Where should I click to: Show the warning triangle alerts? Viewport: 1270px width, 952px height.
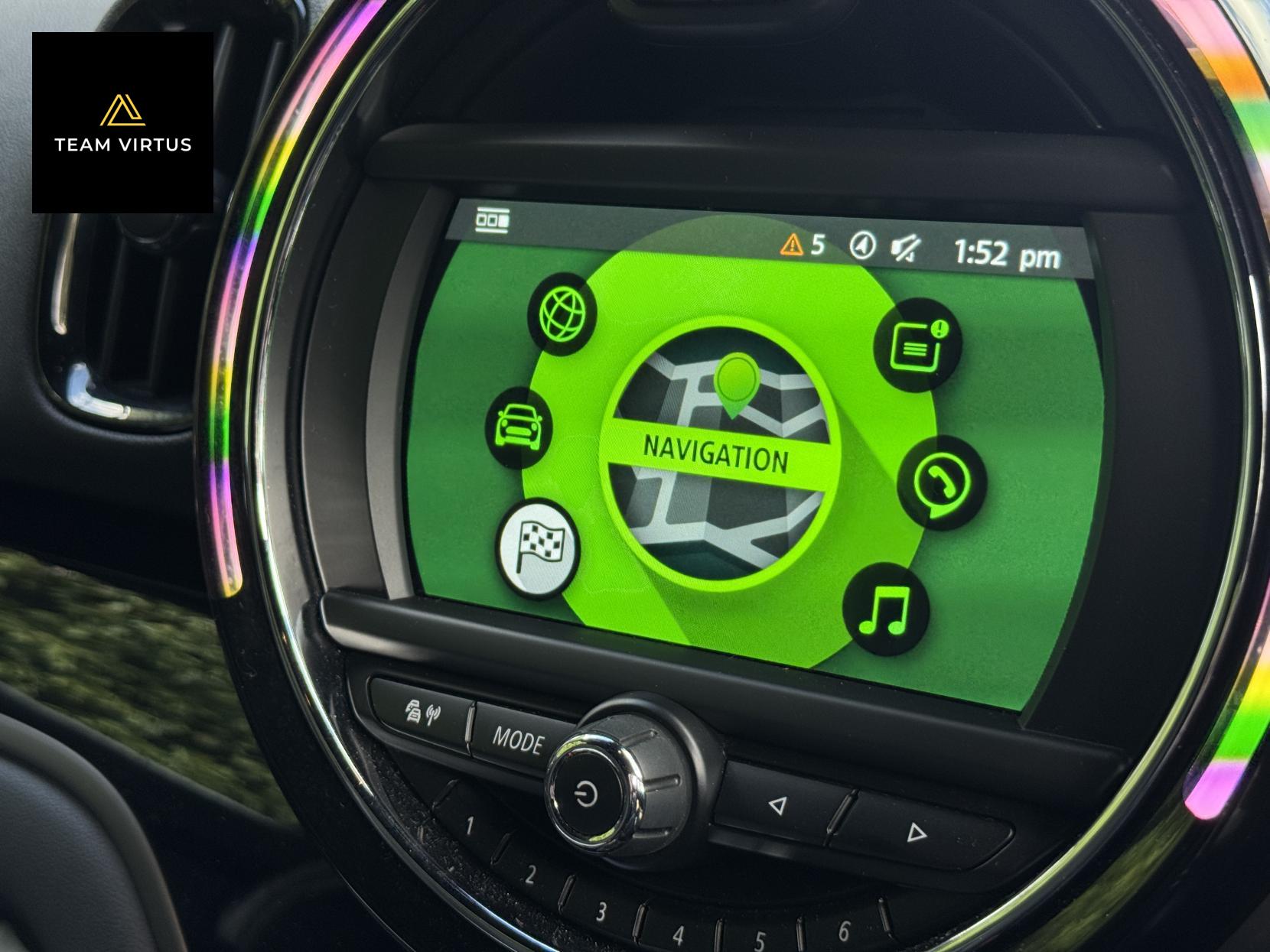point(792,245)
